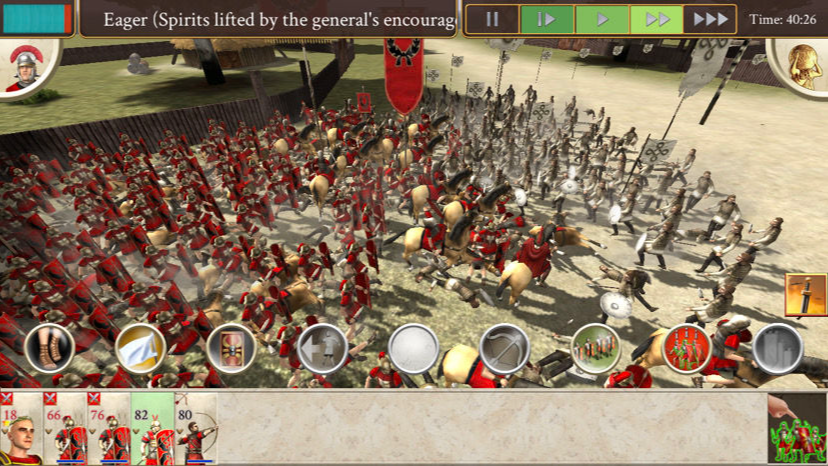This screenshot has width=828, height=466.
Task: Toggle the red shield guard mode
Action: coord(231,348)
